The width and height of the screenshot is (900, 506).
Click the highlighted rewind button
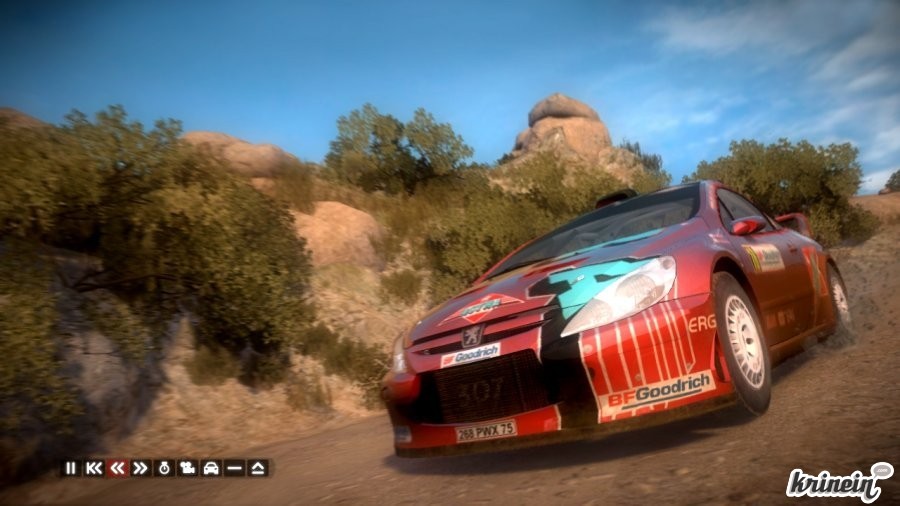pyautogui.click(x=117, y=467)
